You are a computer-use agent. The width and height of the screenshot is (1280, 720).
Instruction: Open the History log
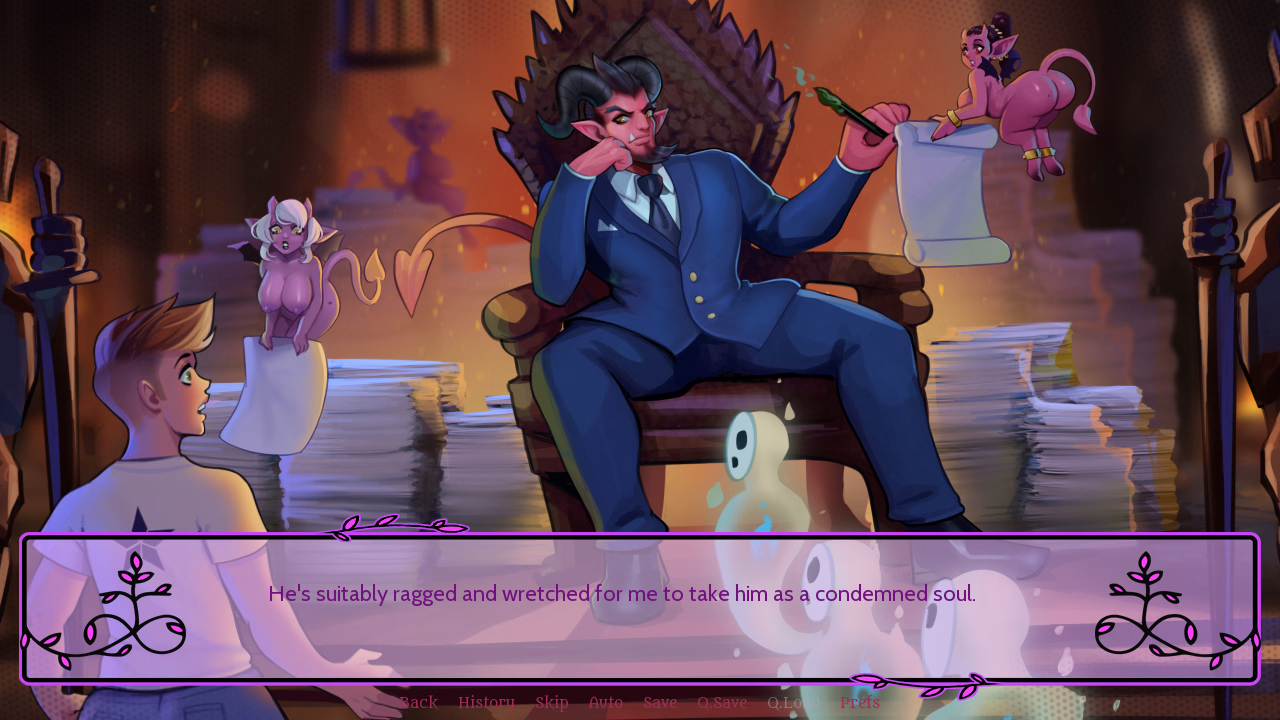coord(486,701)
